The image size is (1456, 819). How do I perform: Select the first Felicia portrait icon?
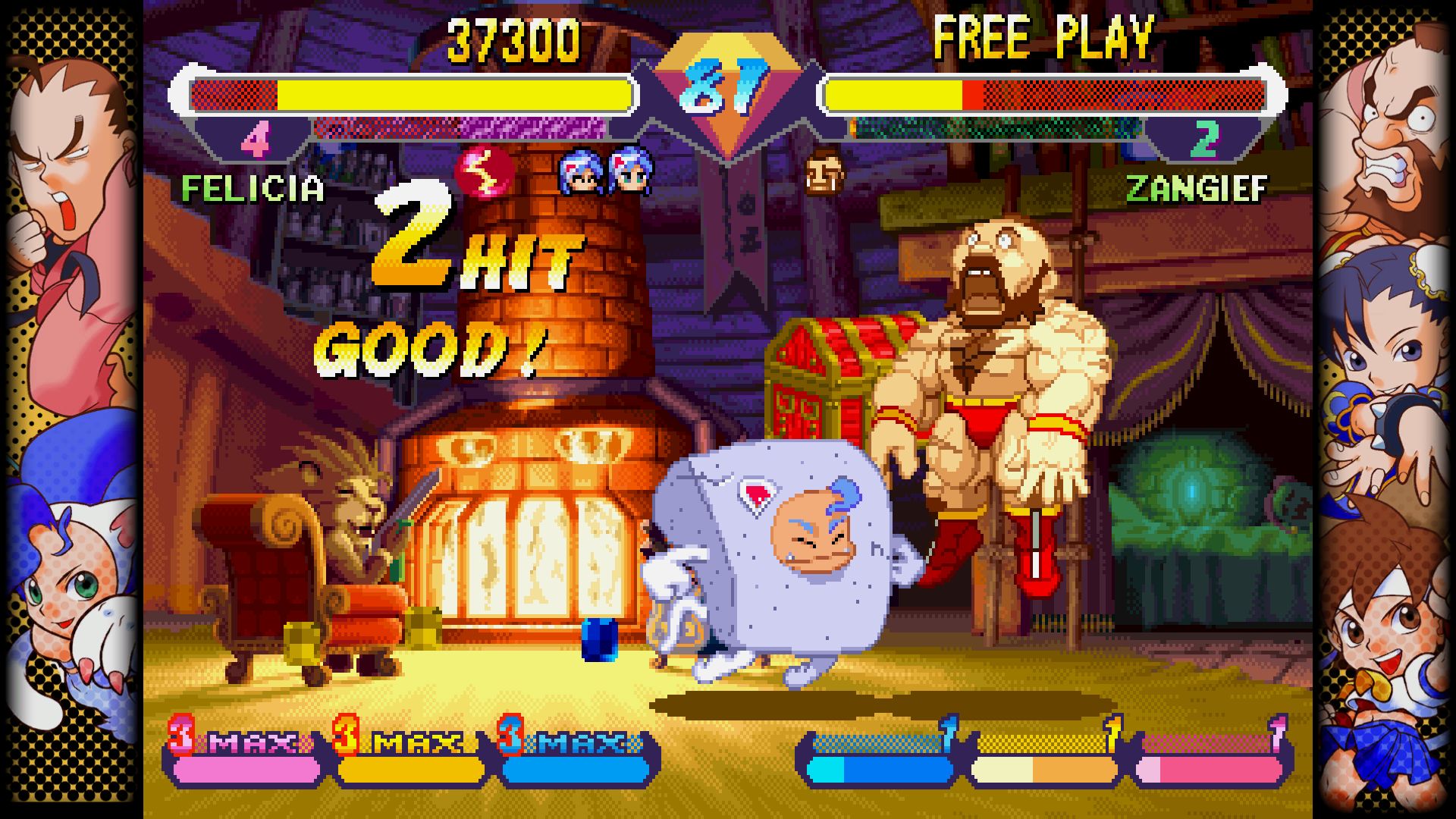coord(580,174)
